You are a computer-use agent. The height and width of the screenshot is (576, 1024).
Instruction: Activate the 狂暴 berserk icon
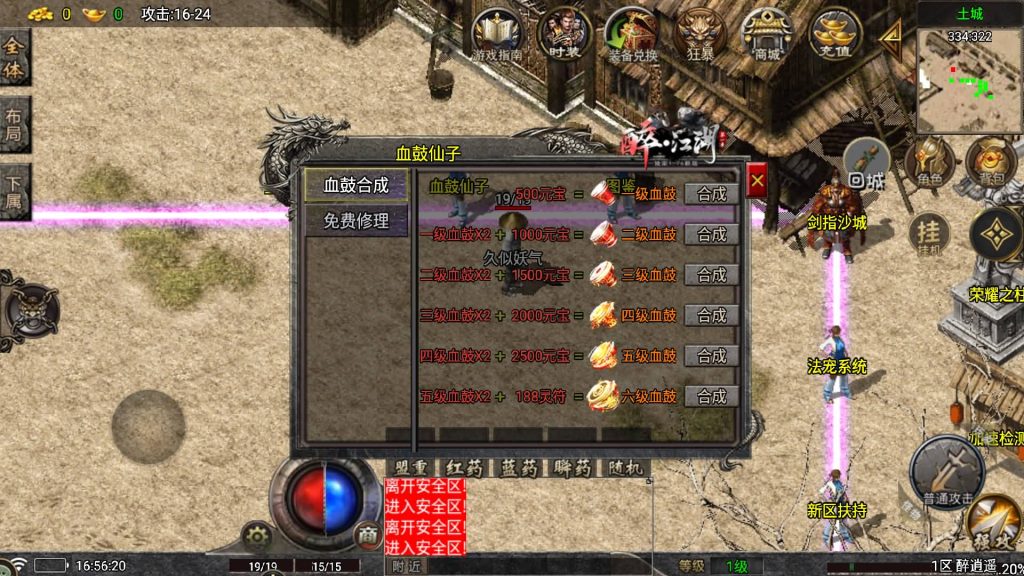pyautogui.click(x=700, y=35)
